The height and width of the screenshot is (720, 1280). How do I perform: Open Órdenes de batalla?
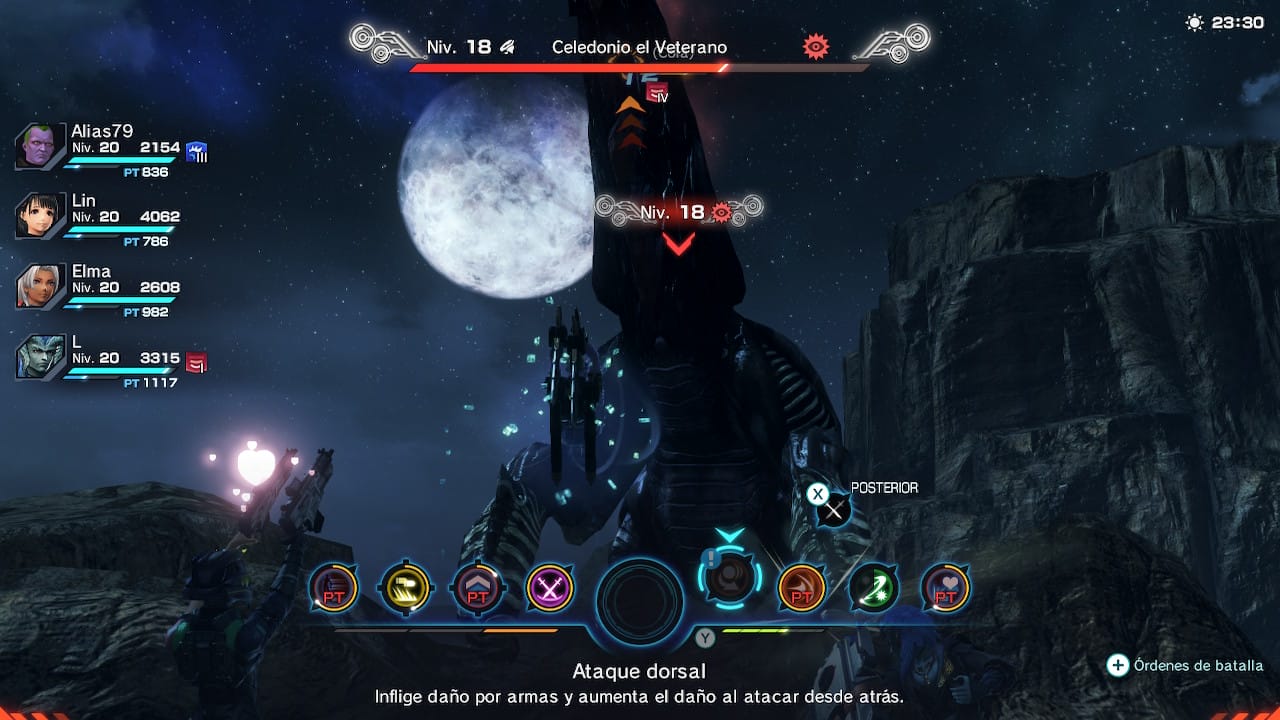[1186, 665]
